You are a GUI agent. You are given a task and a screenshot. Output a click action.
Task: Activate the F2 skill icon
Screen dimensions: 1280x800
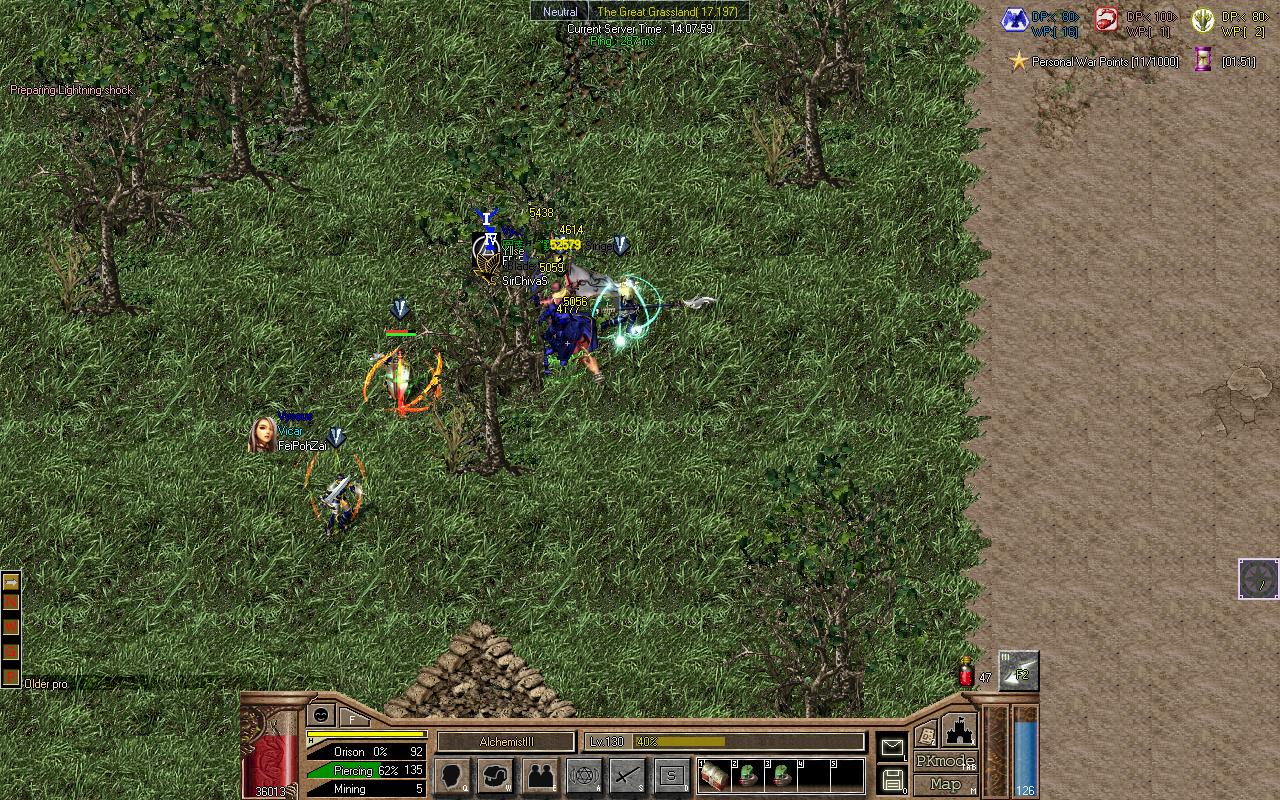(x=1019, y=671)
